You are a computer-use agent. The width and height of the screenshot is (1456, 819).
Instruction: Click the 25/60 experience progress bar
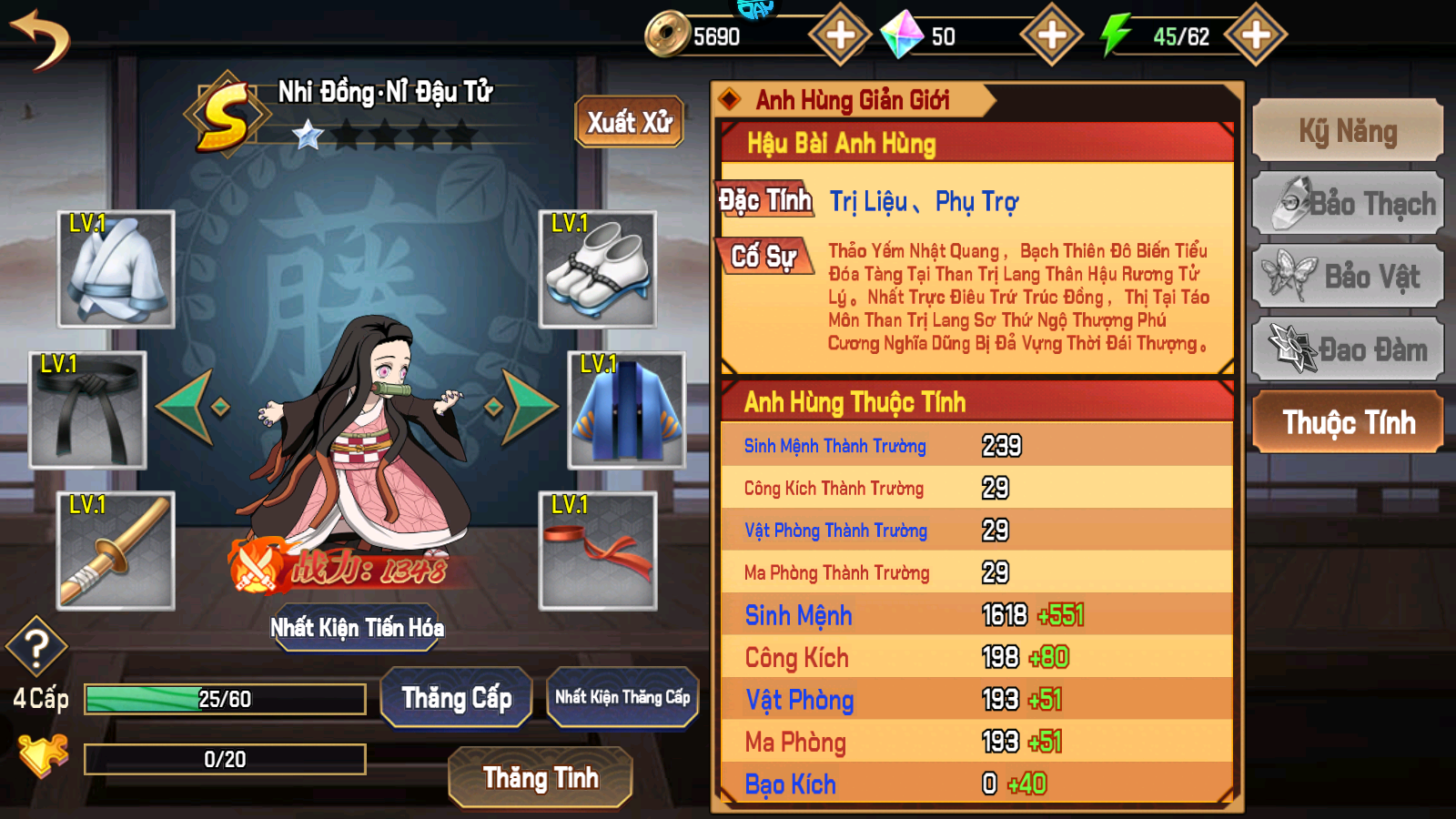tap(223, 698)
